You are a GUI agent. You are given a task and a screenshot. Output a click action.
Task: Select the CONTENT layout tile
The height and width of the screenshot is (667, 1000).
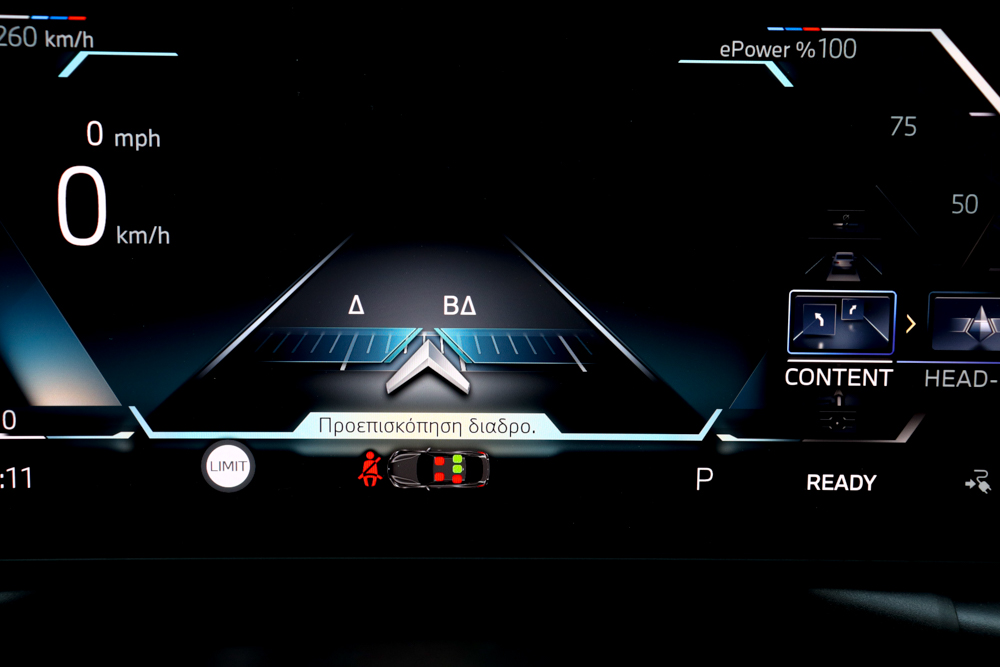pos(841,323)
